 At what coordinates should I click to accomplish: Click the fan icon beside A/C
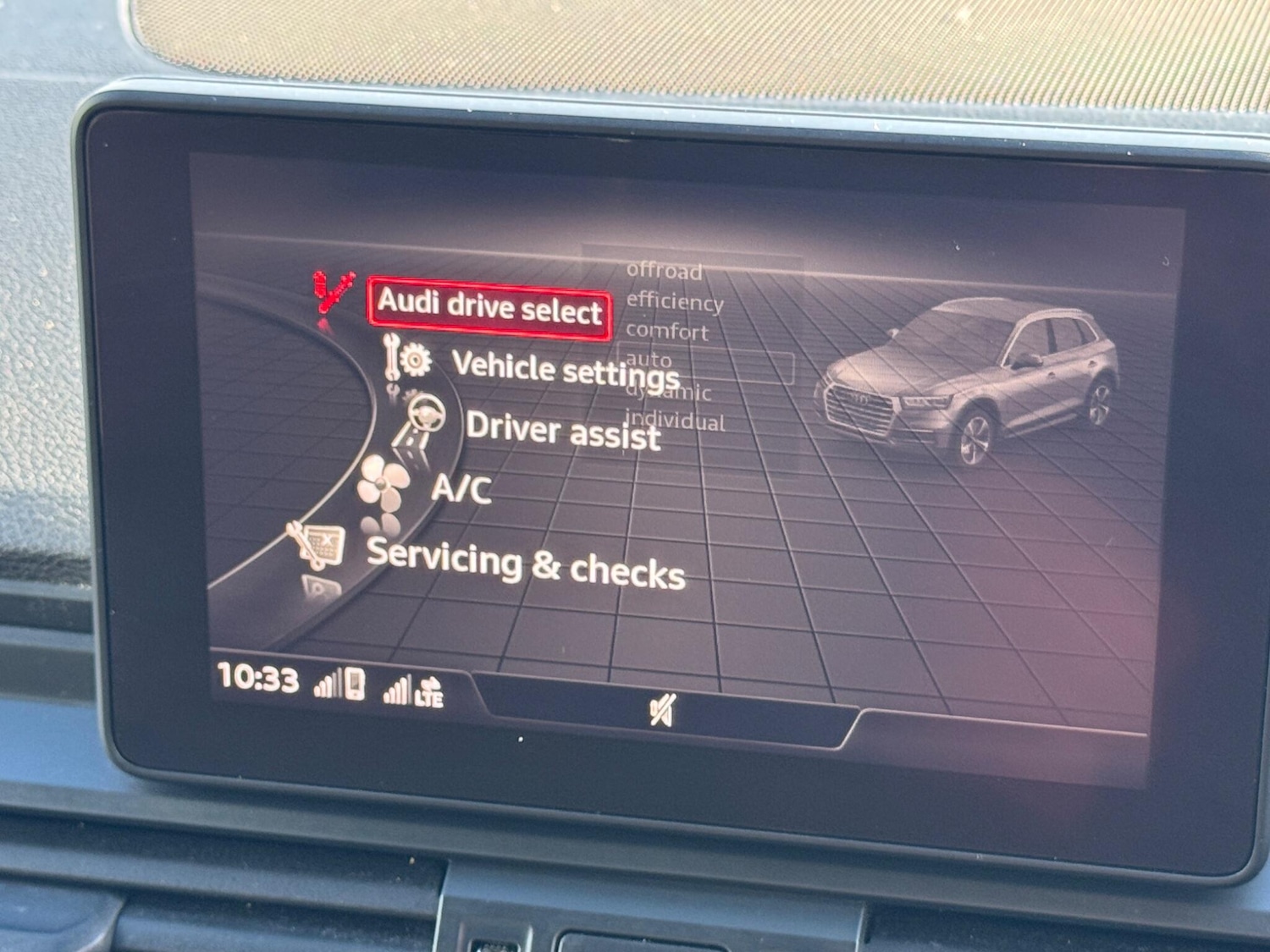(384, 483)
